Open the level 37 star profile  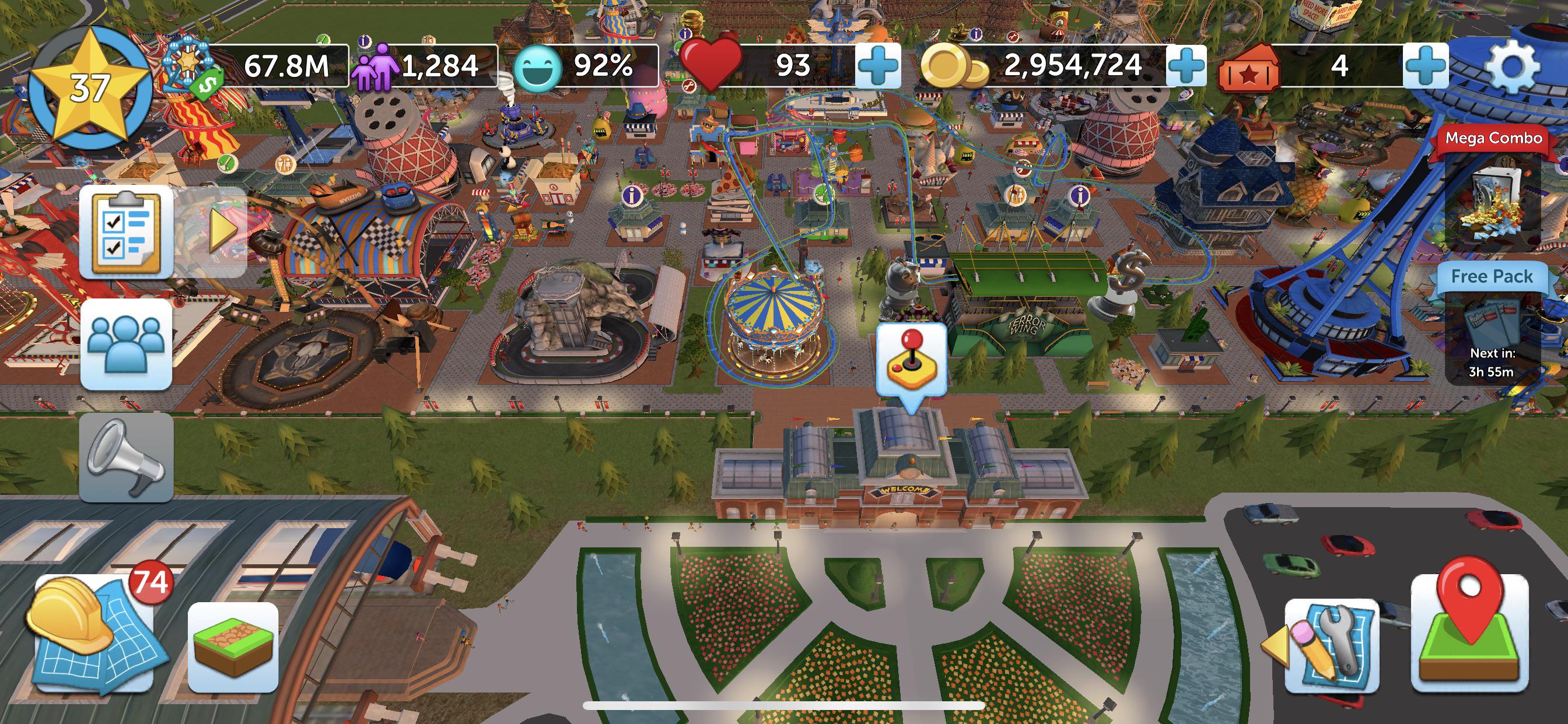click(89, 89)
